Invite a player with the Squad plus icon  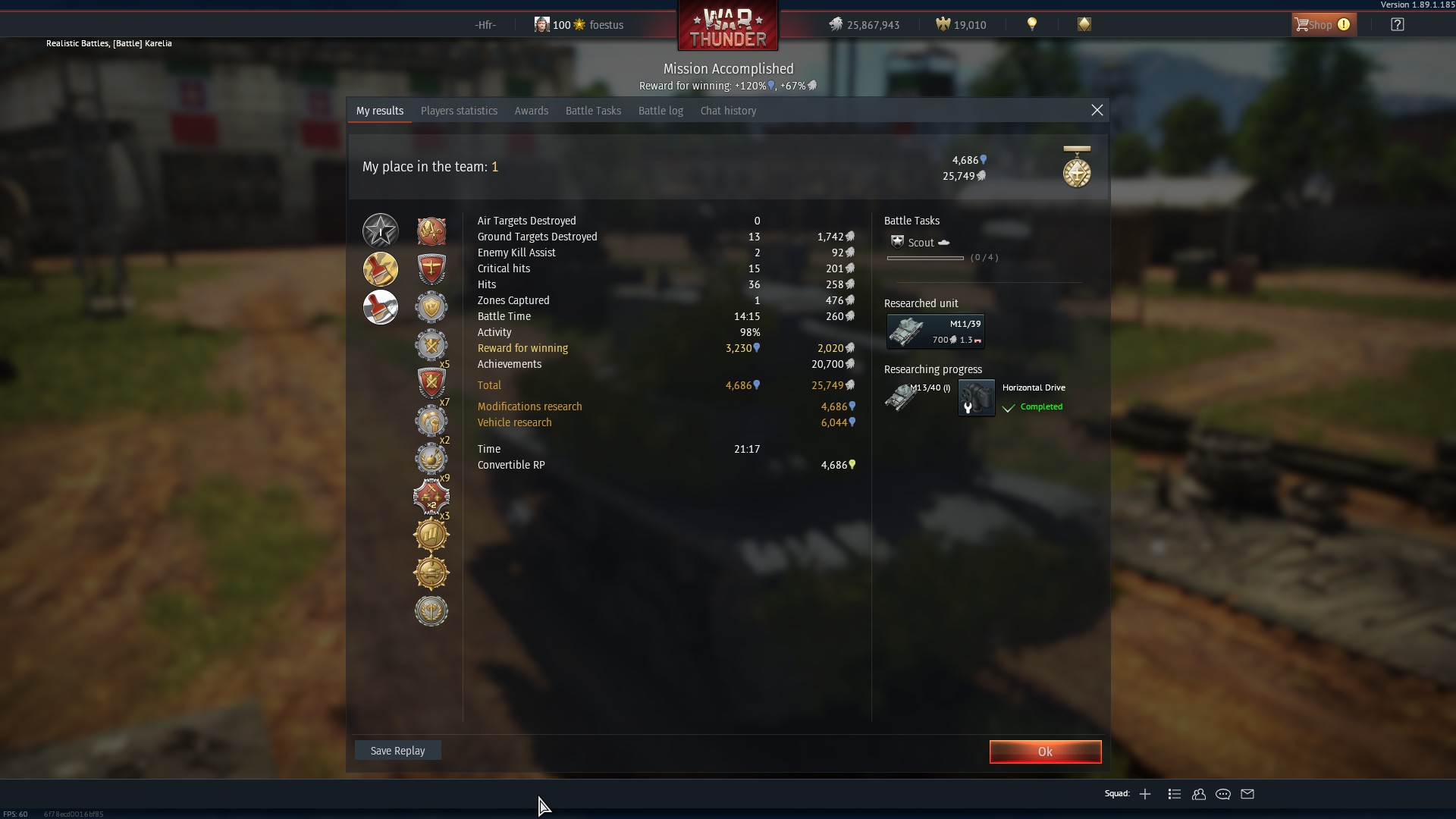1145,794
